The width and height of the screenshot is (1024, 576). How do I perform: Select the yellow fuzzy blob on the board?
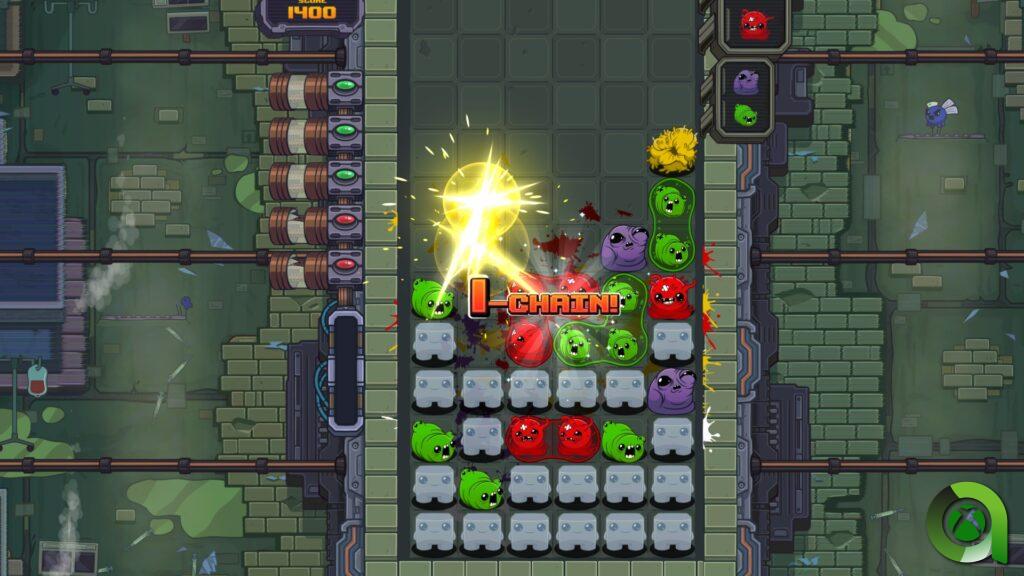tap(672, 150)
